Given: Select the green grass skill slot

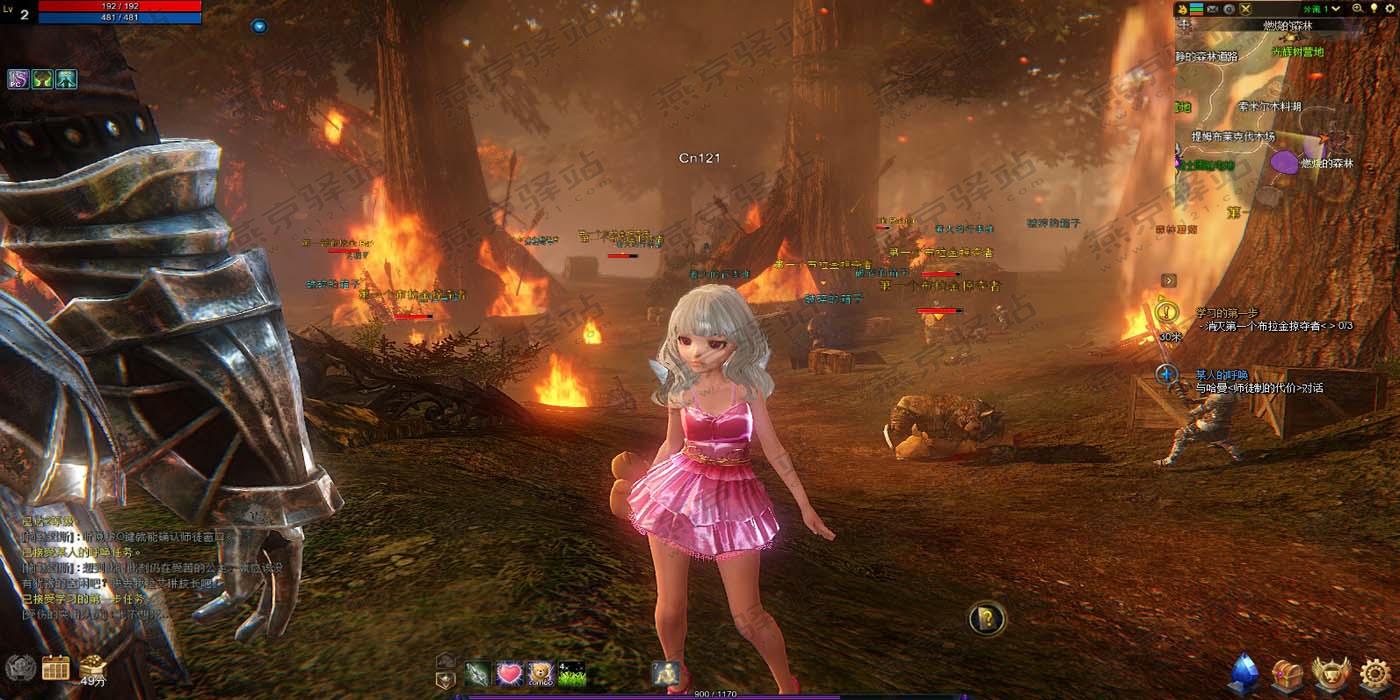Looking at the screenshot, I should pyautogui.click(x=571, y=673).
